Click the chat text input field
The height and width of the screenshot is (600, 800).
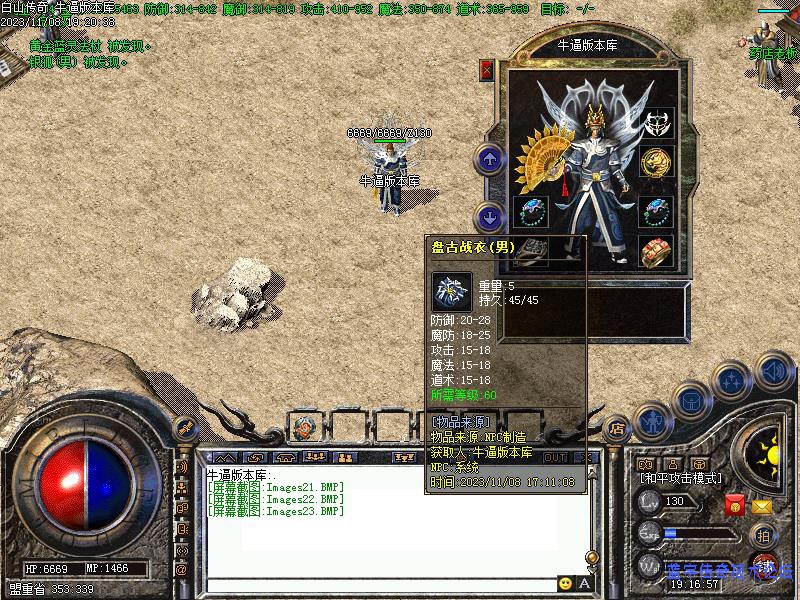pos(380,584)
